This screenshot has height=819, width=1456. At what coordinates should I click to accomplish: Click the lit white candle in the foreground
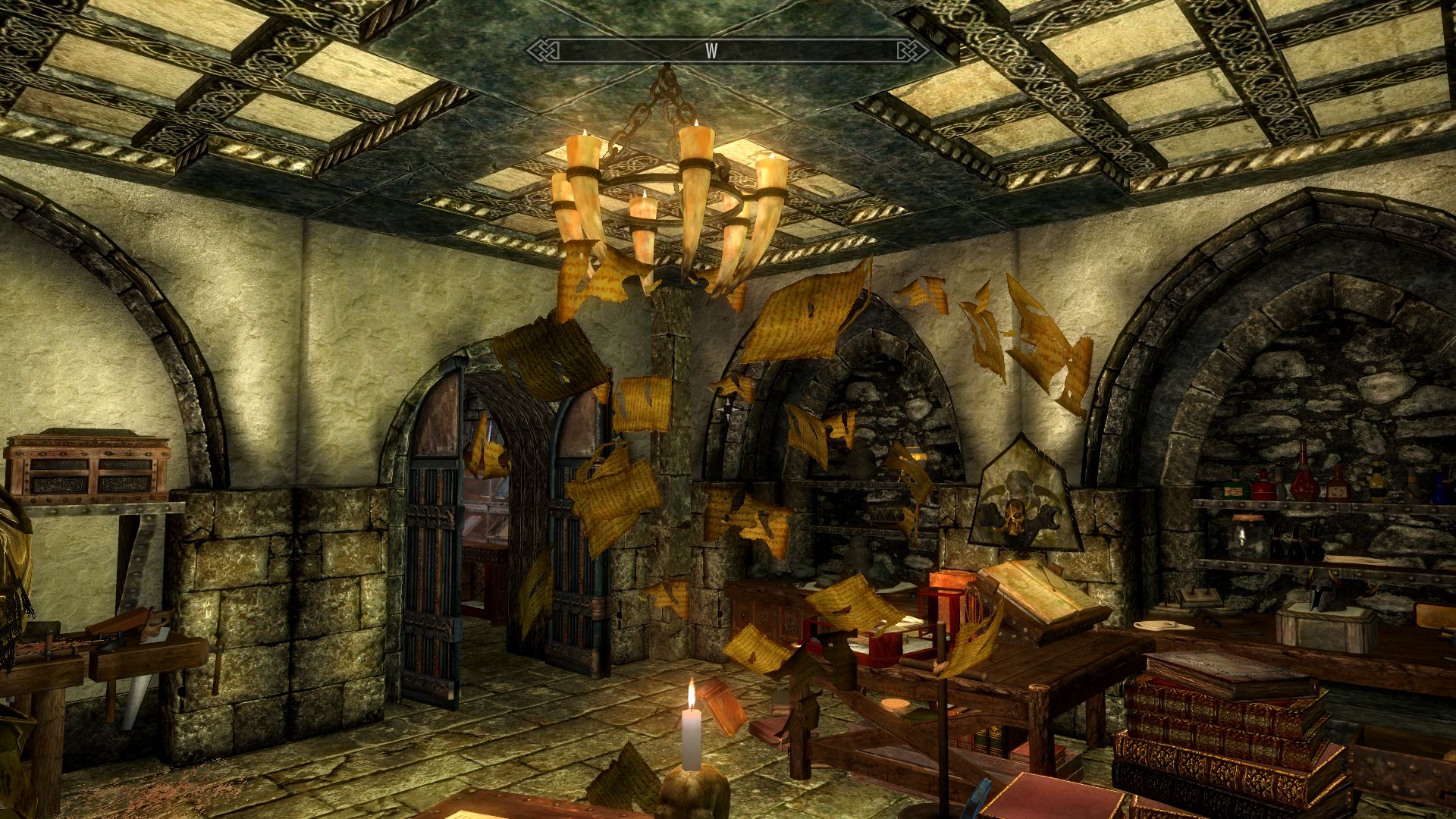click(693, 736)
